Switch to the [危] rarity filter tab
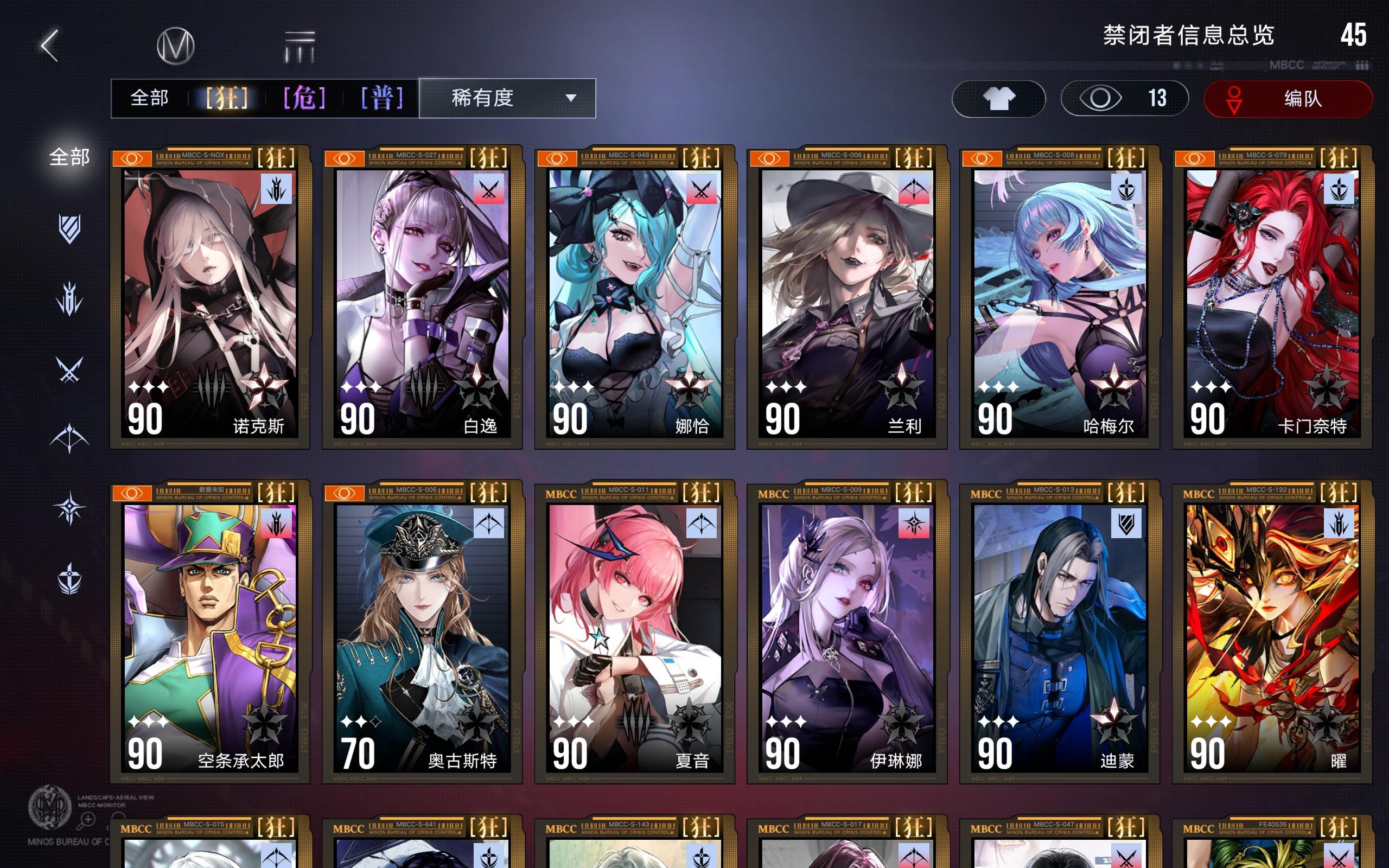The height and width of the screenshot is (868, 1389). click(304, 98)
